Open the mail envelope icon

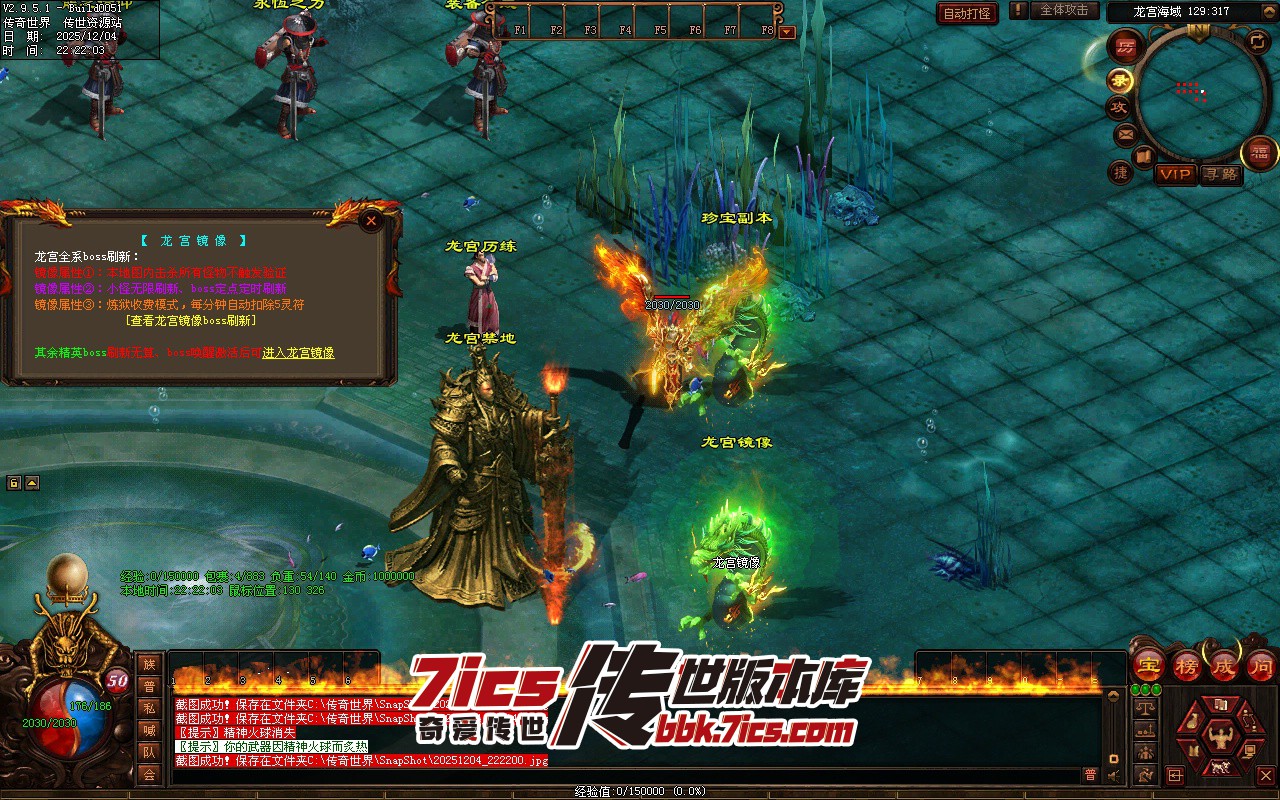1125,133
